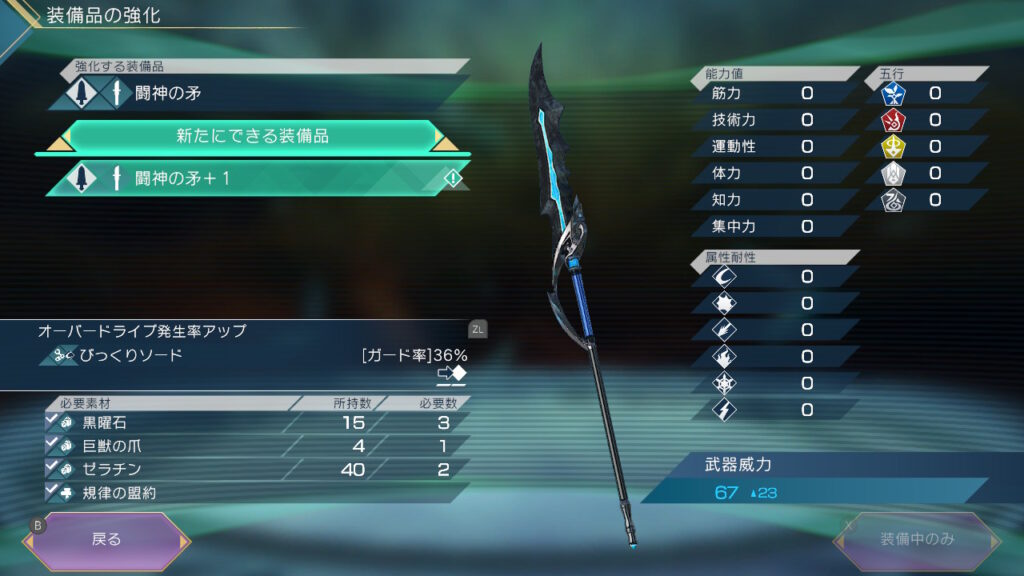Open the 新たにできる装備品 header
The width and height of the screenshot is (1024, 576).
point(252,136)
